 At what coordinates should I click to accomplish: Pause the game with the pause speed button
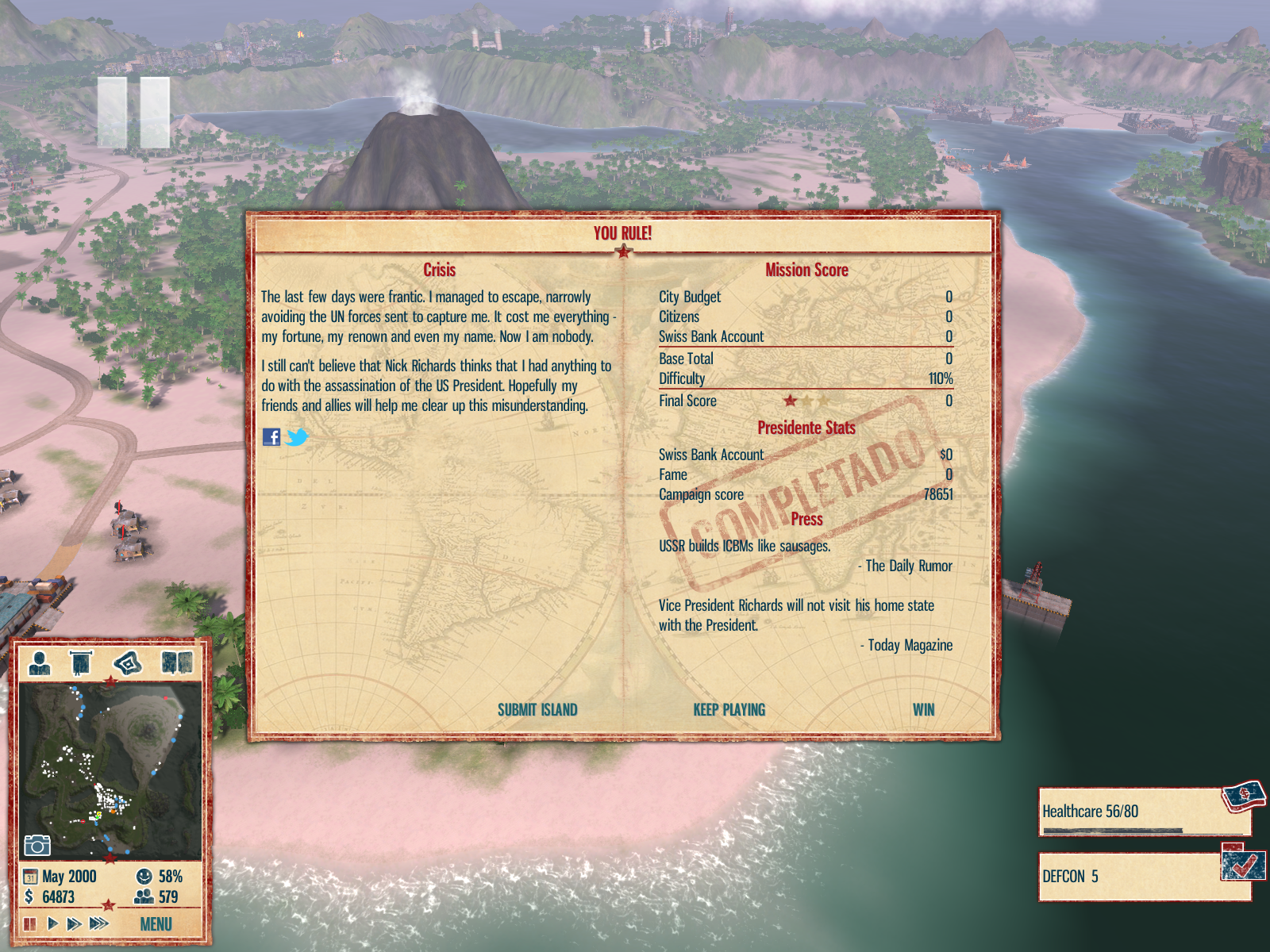(x=30, y=923)
